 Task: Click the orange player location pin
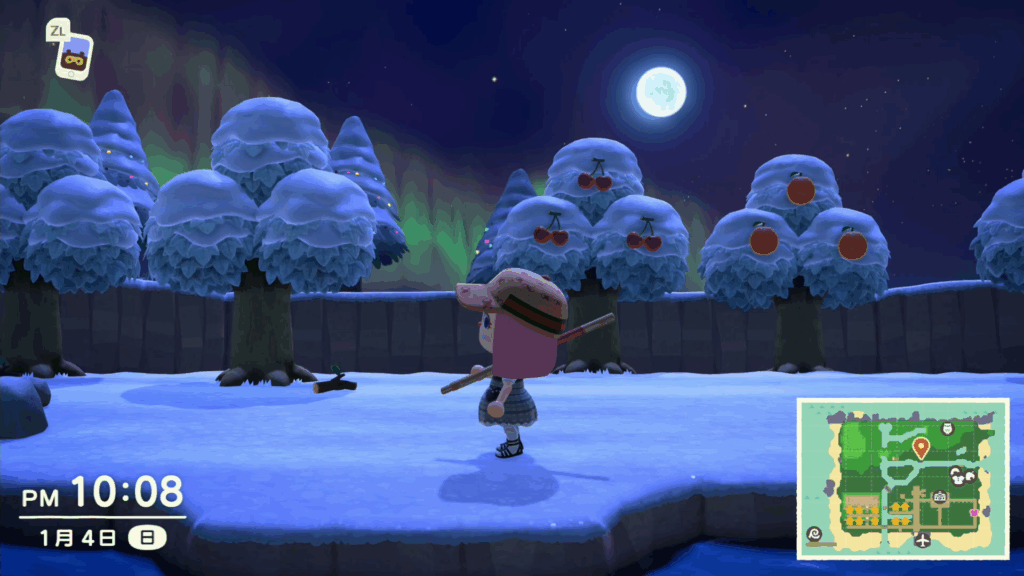click(920, 448)
